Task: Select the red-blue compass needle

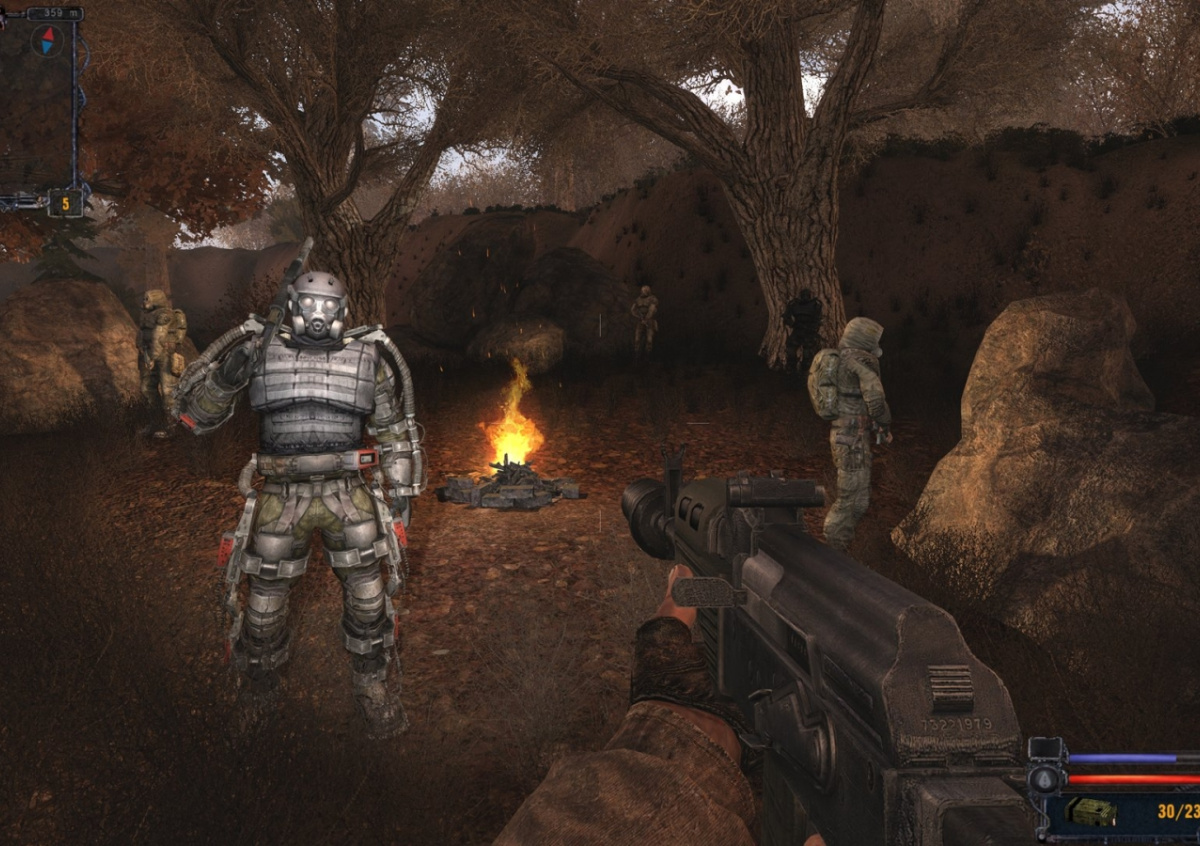Action: coord(46,40)
